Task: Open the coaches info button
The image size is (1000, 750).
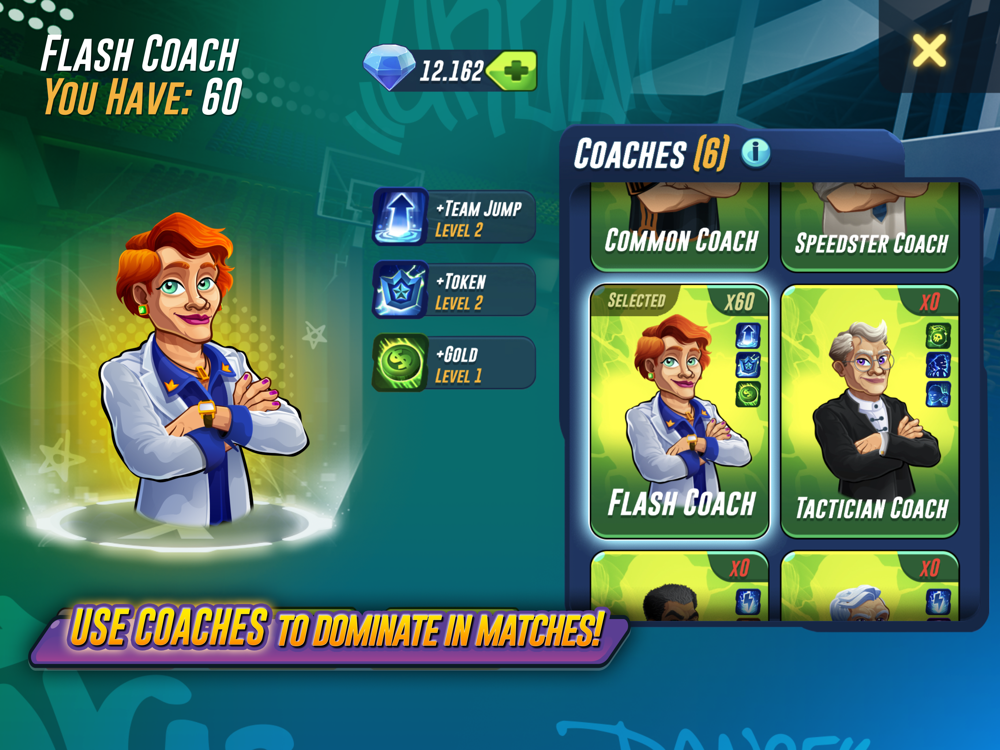Action: pyautogui.click(x=756, y=153)
